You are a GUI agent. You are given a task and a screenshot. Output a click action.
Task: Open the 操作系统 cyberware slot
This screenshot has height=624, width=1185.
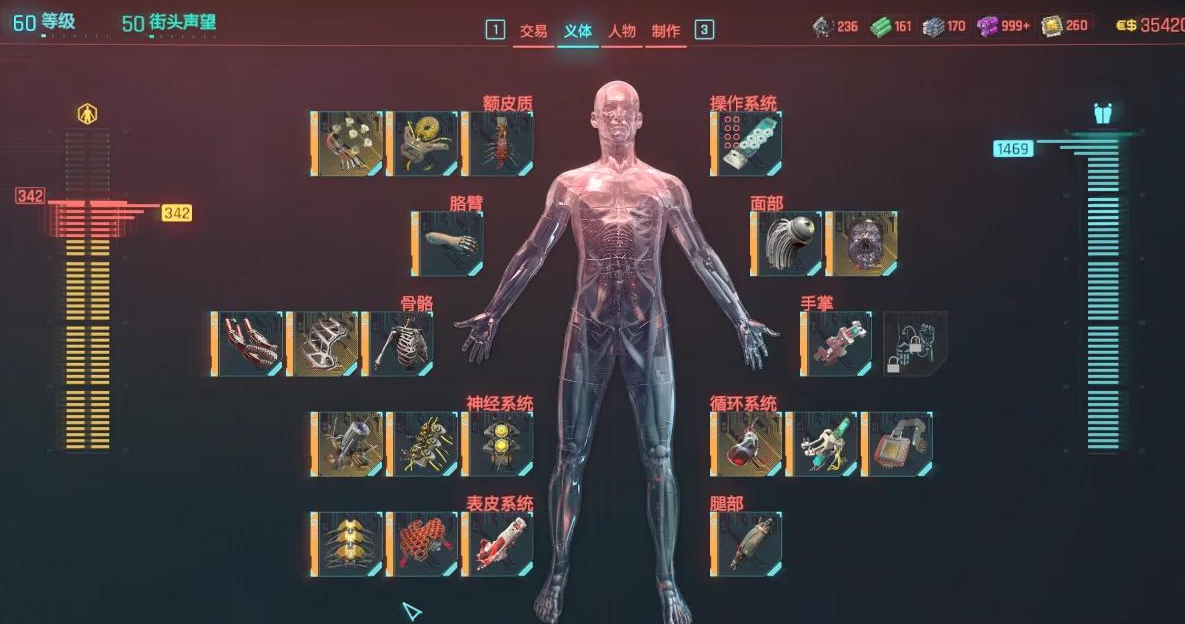tap(747, 144)
